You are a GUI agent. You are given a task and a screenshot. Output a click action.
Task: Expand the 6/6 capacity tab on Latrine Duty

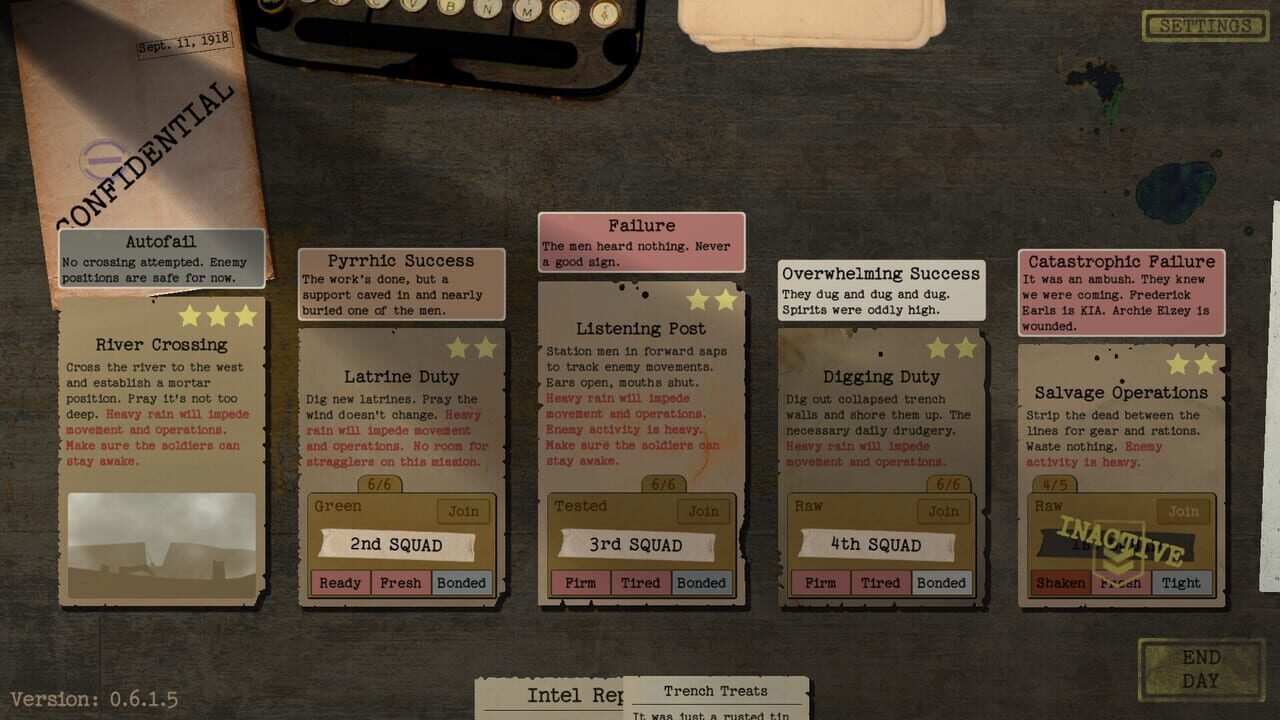pyautogui.click(x=381, y=483)
